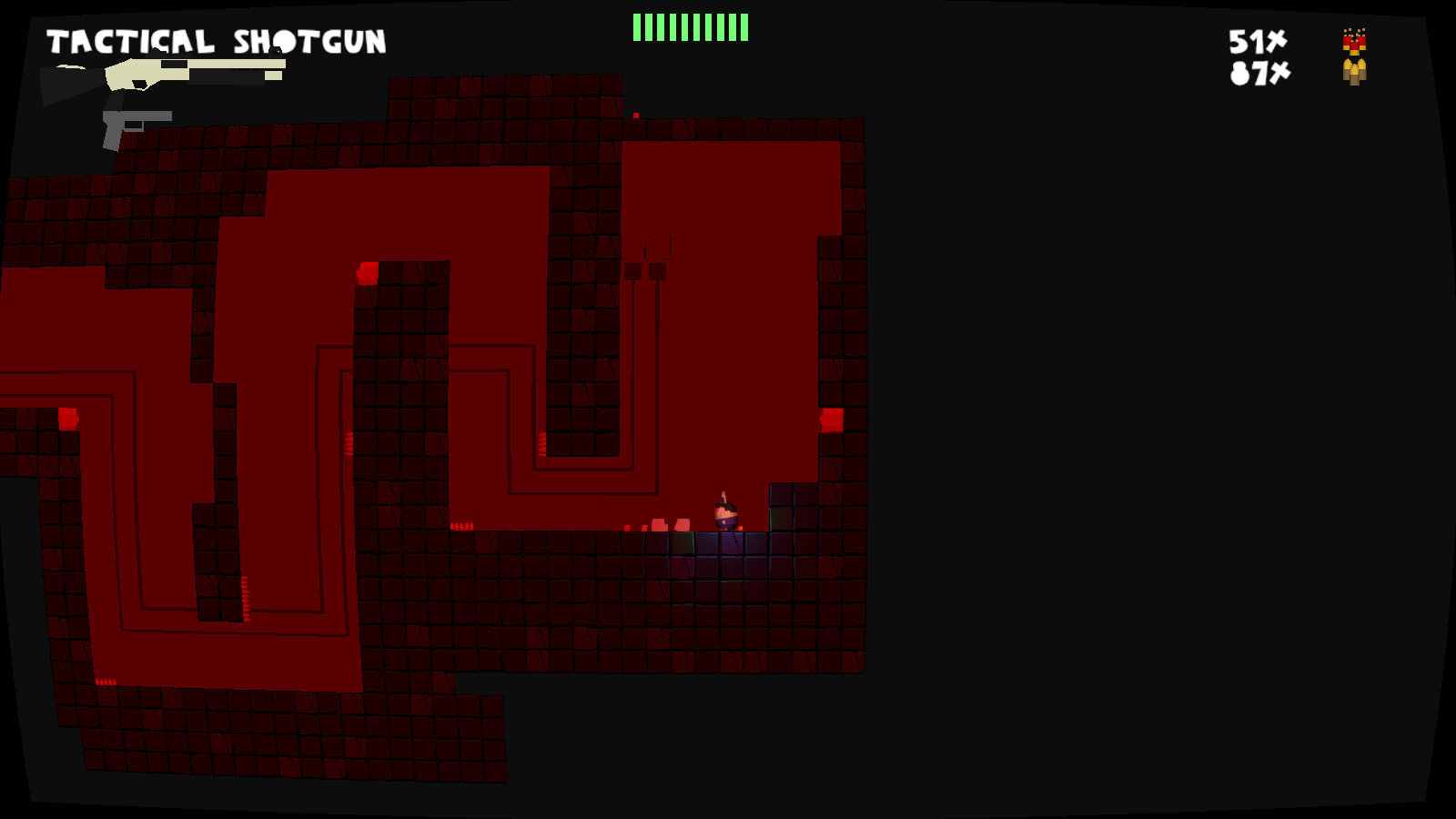The image size is (1456, 819).
Task: Click the glowing red block on the right wall
Action: 831,419
